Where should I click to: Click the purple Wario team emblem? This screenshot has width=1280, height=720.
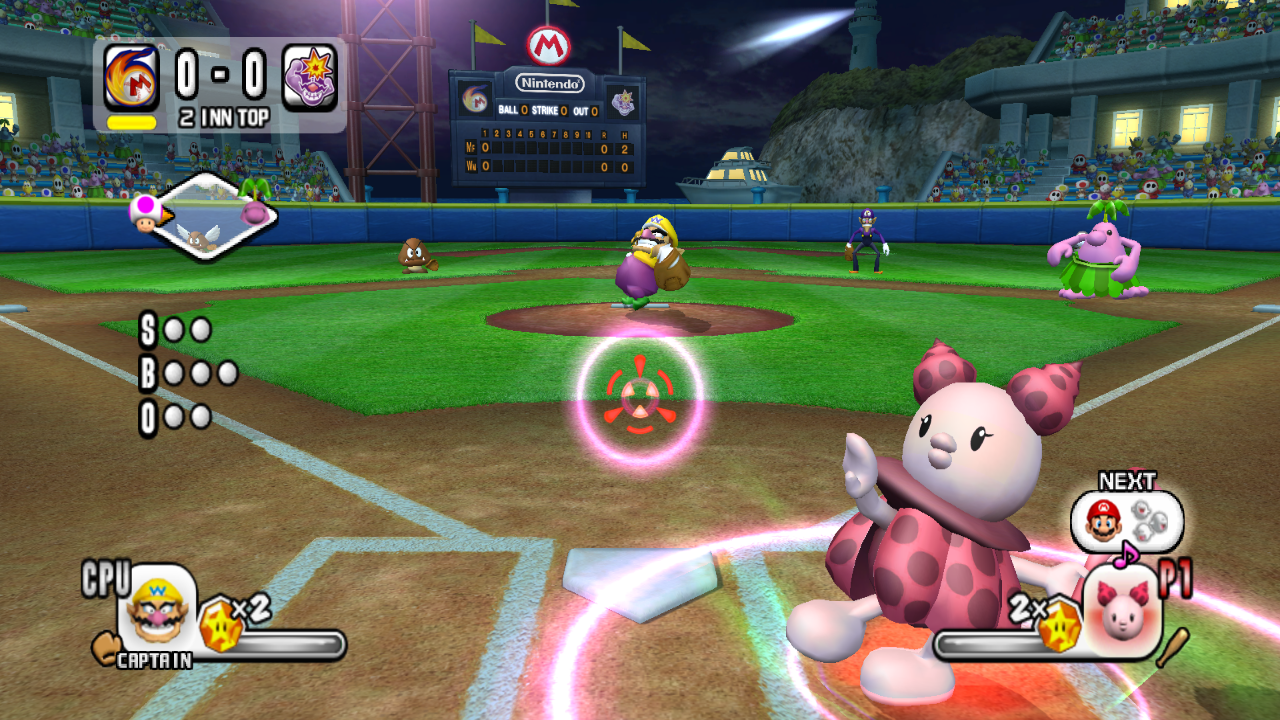tap(310, 78)
